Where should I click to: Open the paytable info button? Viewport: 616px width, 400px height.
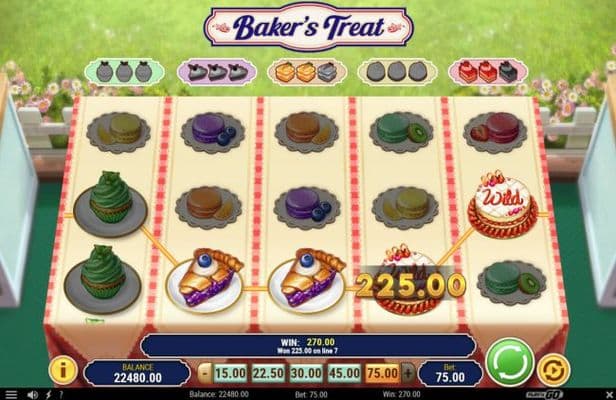point(63,371)
